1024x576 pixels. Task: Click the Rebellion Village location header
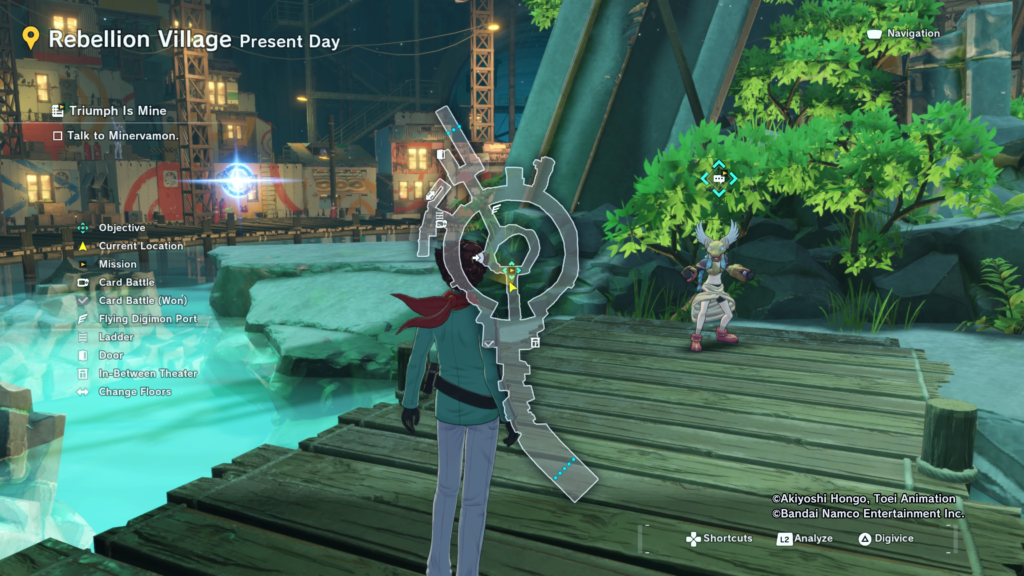(x=140, y=40)
